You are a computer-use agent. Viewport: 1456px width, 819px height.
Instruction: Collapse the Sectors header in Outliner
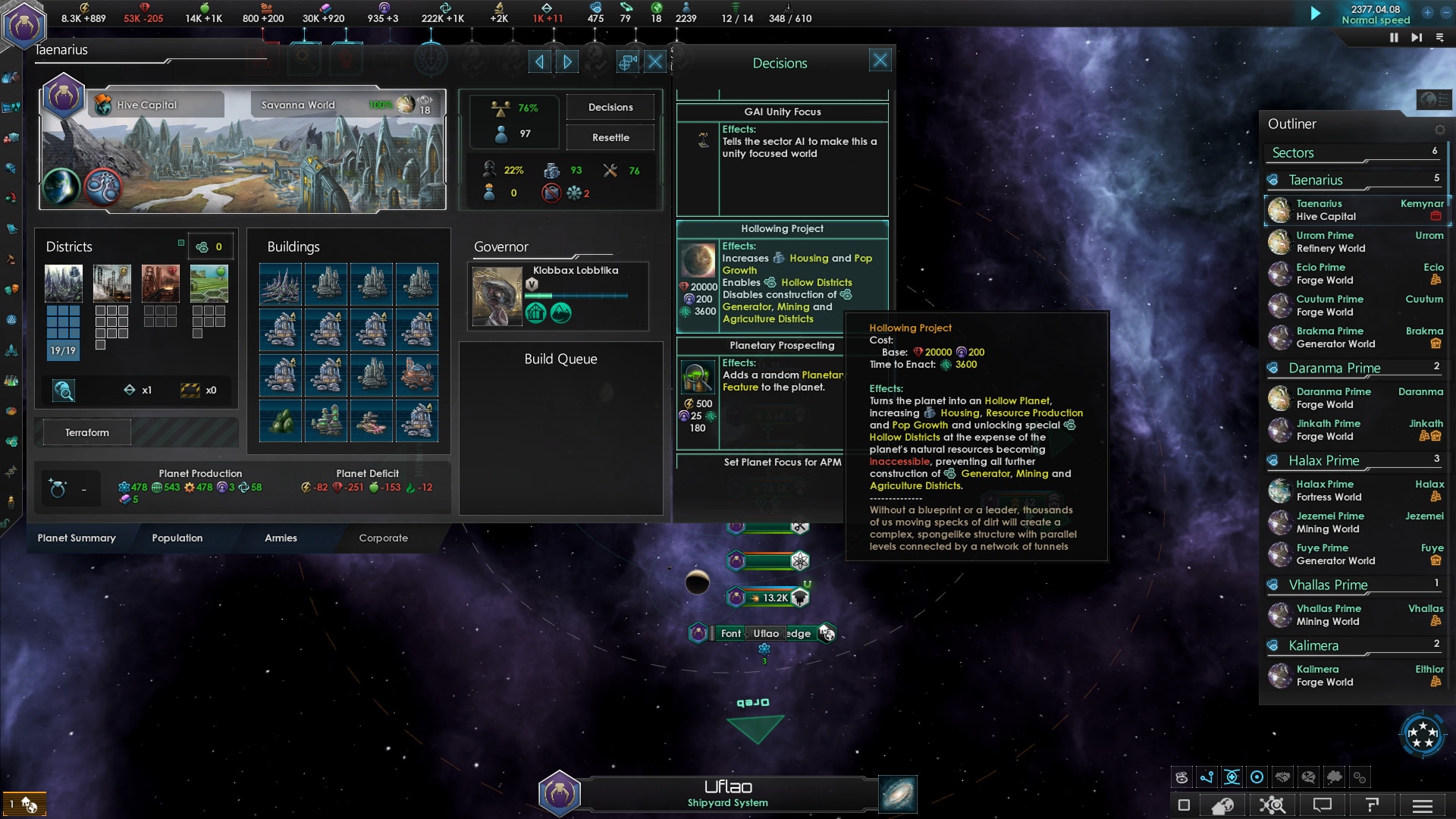[x=1292, y=153]
